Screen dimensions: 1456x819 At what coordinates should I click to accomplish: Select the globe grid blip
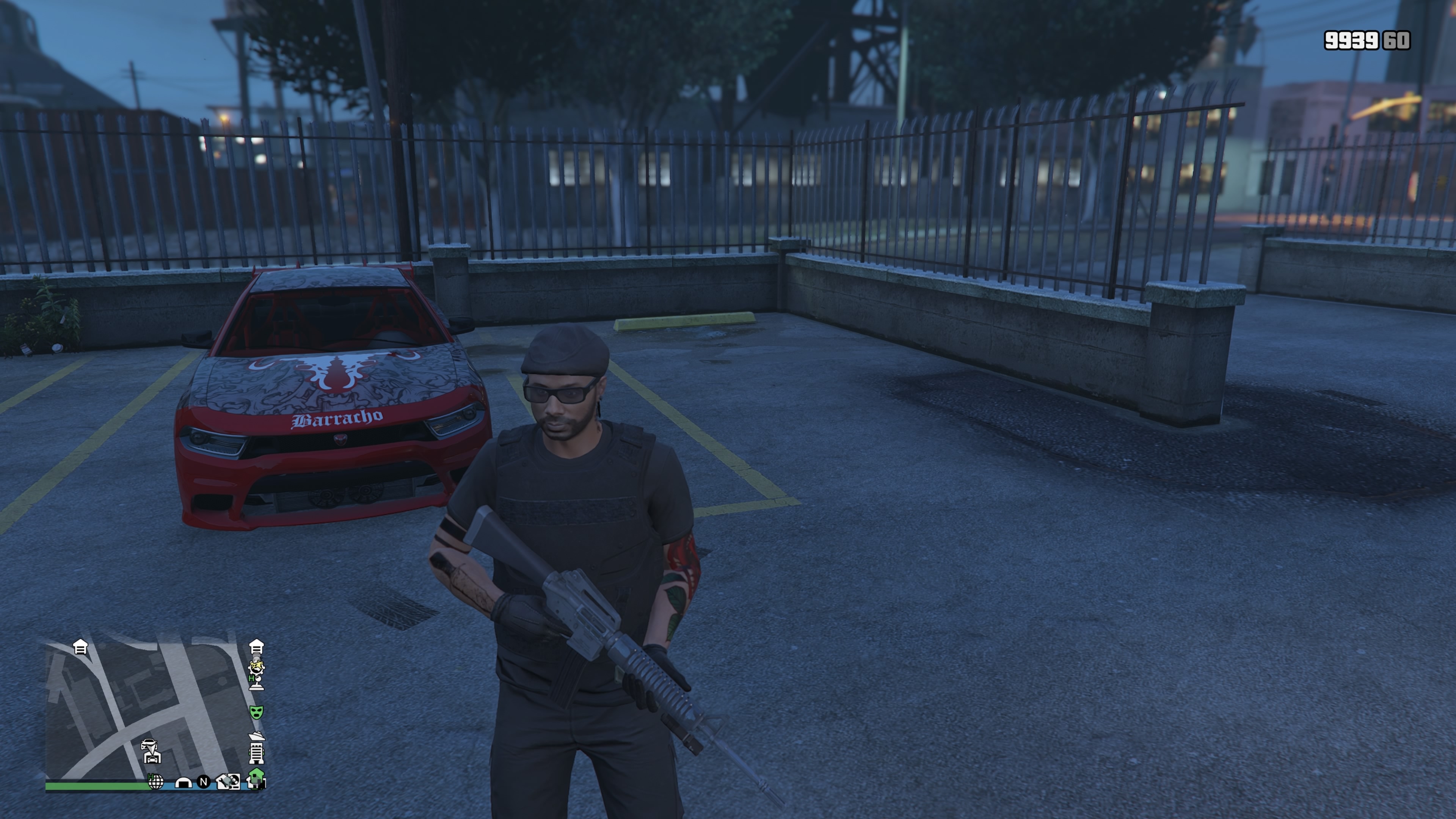pyautogui.click(x=155, y=782)
